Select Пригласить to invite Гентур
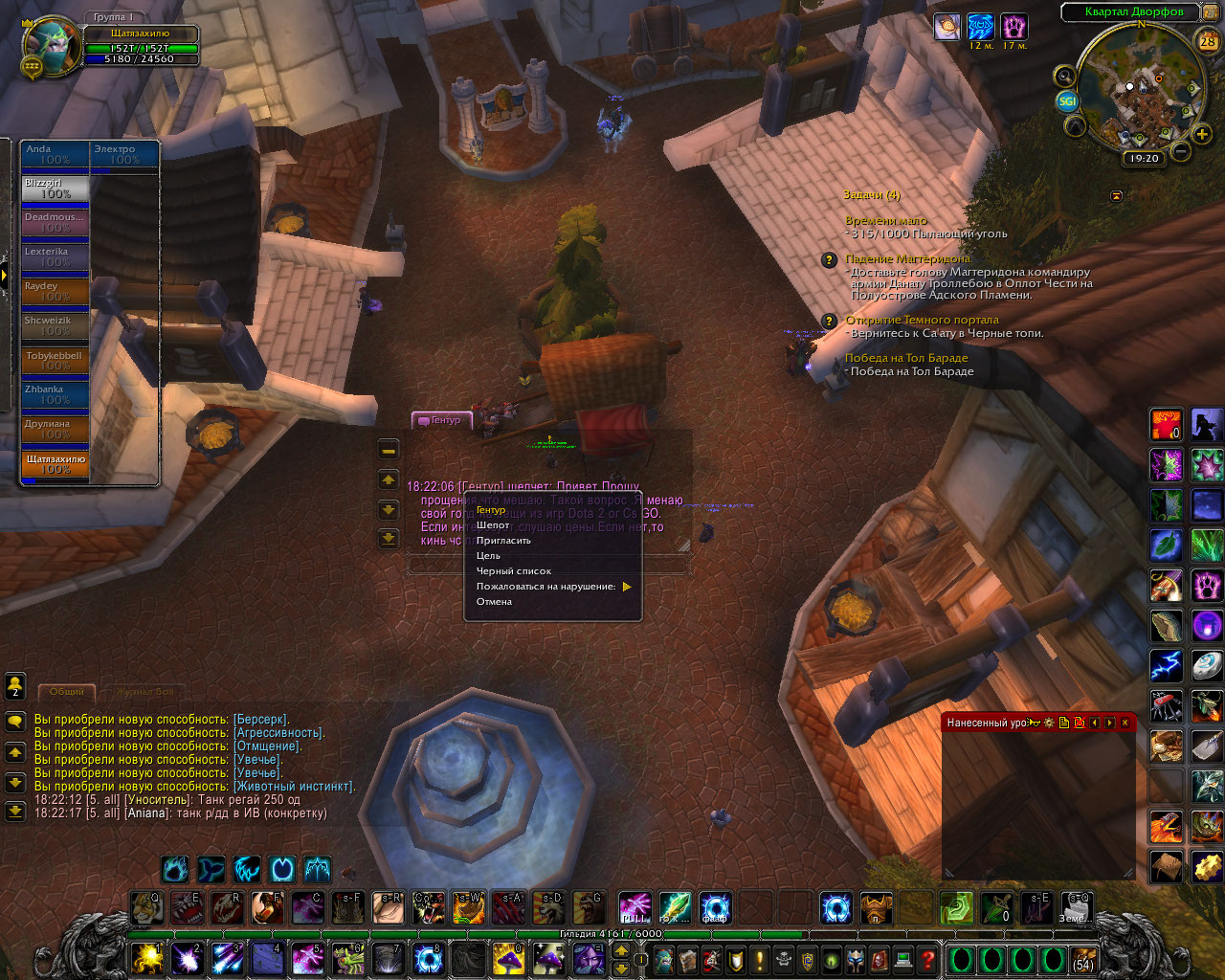The height and width of the screenshot is (980, 1225). point(503,541)
